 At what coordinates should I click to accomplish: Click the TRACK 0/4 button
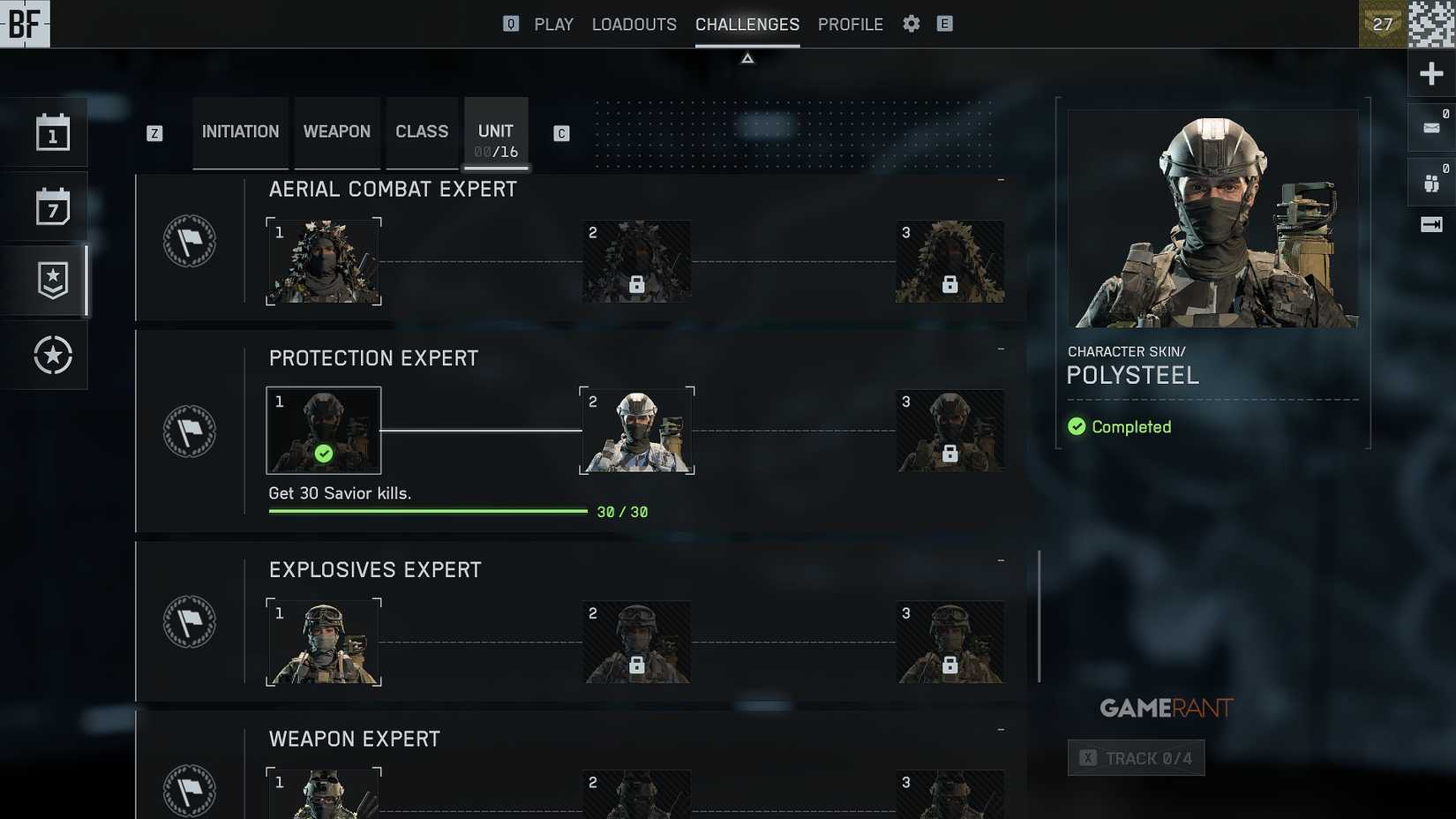coord(1136,757)
